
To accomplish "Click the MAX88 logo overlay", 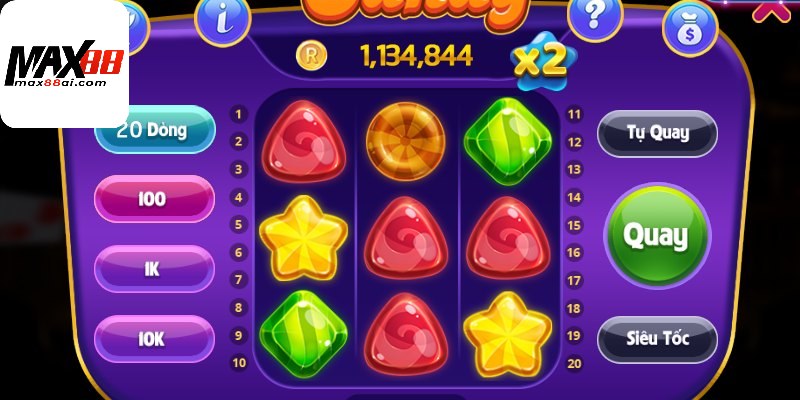I will click(64, 65).
